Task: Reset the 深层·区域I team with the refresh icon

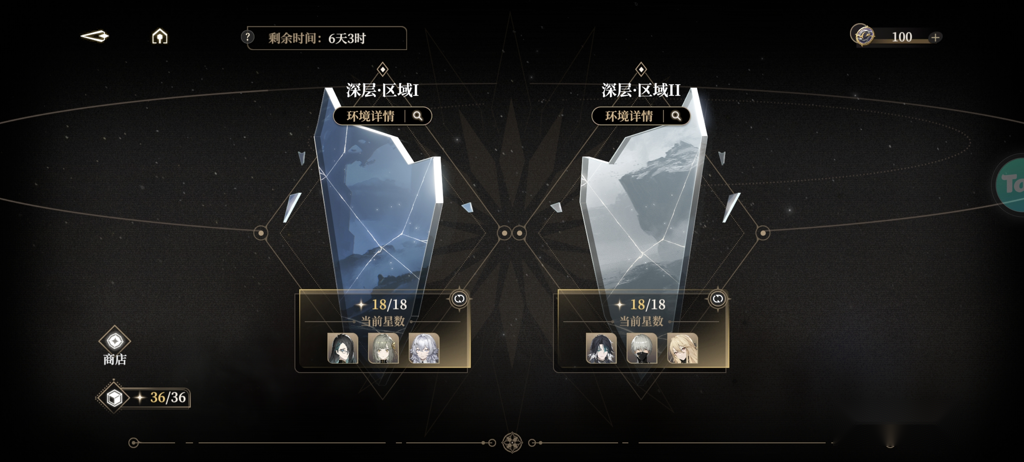Action: tap(459, 298)
